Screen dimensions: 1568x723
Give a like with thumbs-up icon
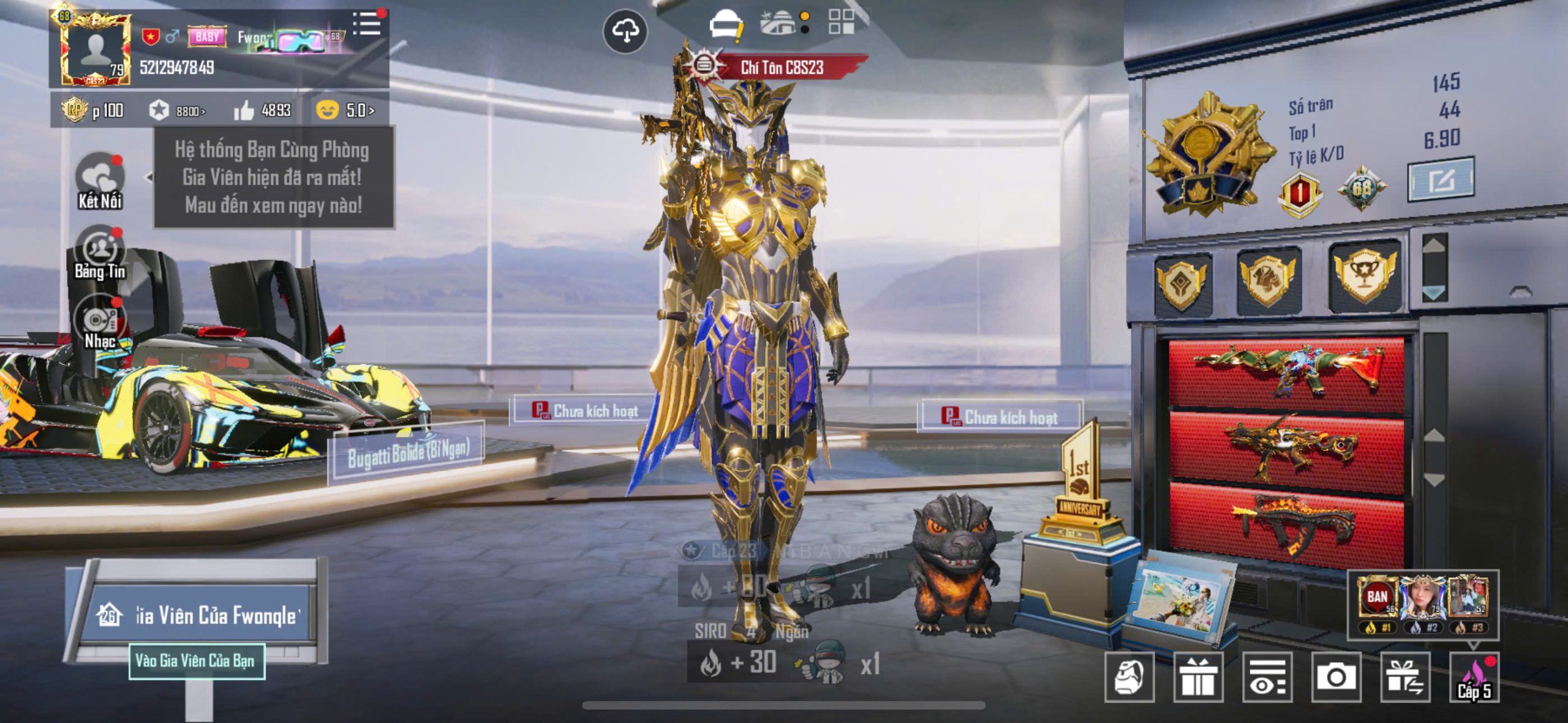pyautogui.click(x=244, y=111)
